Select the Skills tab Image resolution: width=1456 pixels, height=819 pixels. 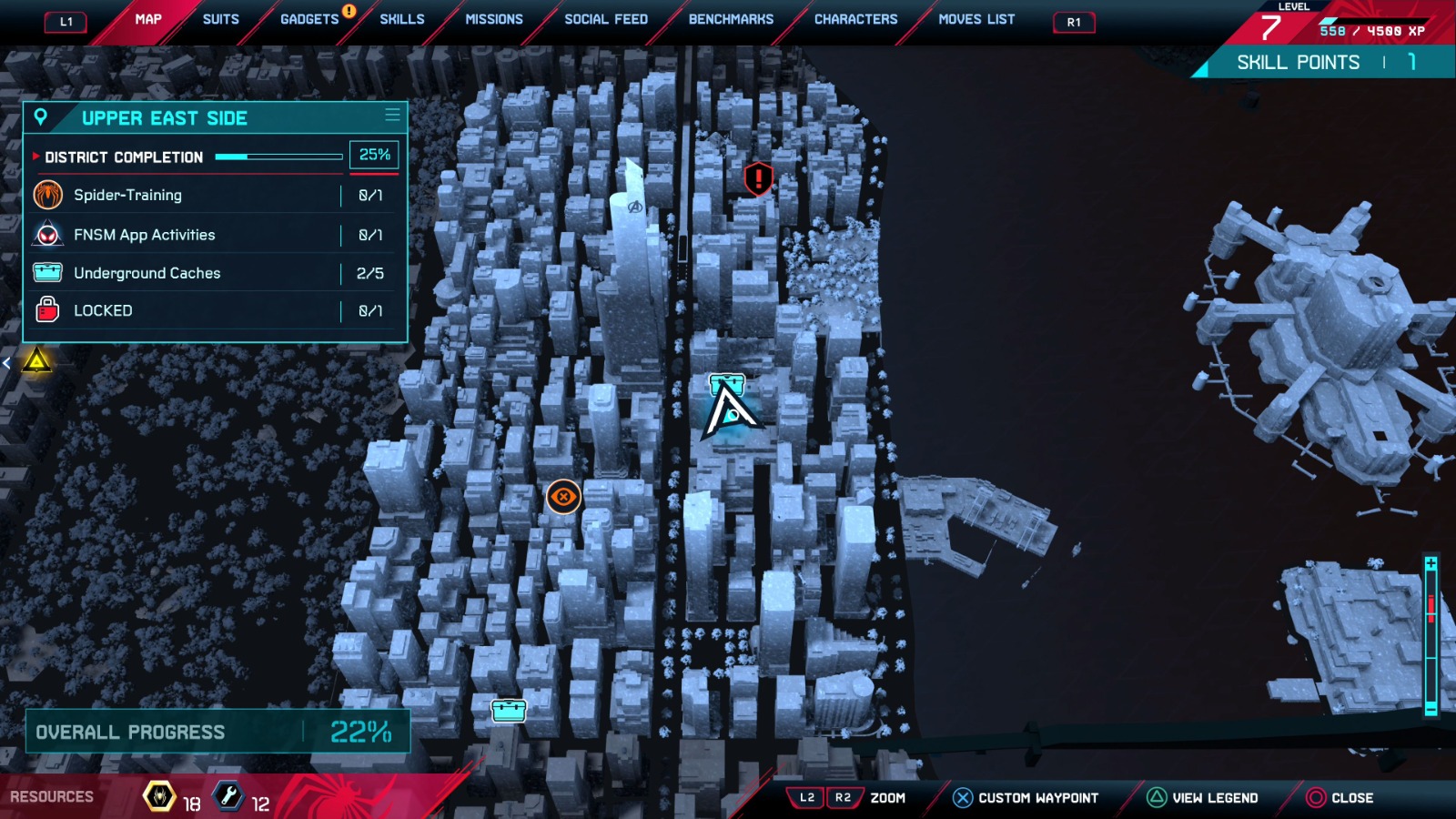pyautogui.click(x=401, y=19)
